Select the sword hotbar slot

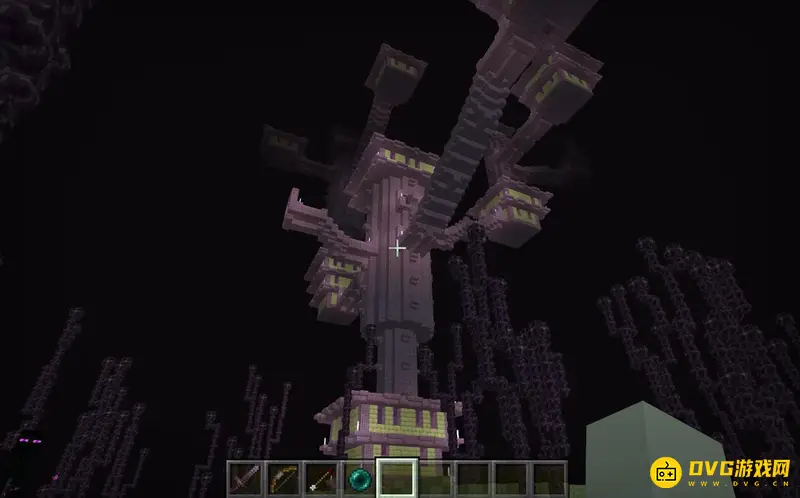click(x=246, y=478)
